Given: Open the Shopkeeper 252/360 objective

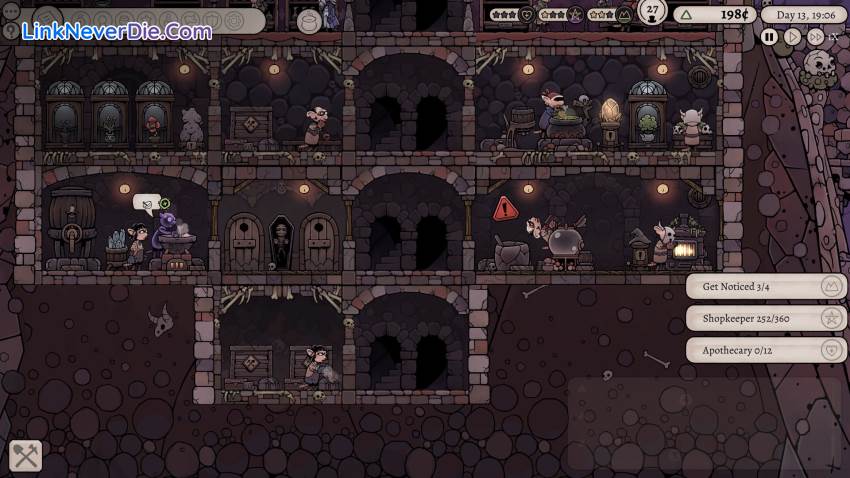Looking at the screenshot, I should [766, 319].
